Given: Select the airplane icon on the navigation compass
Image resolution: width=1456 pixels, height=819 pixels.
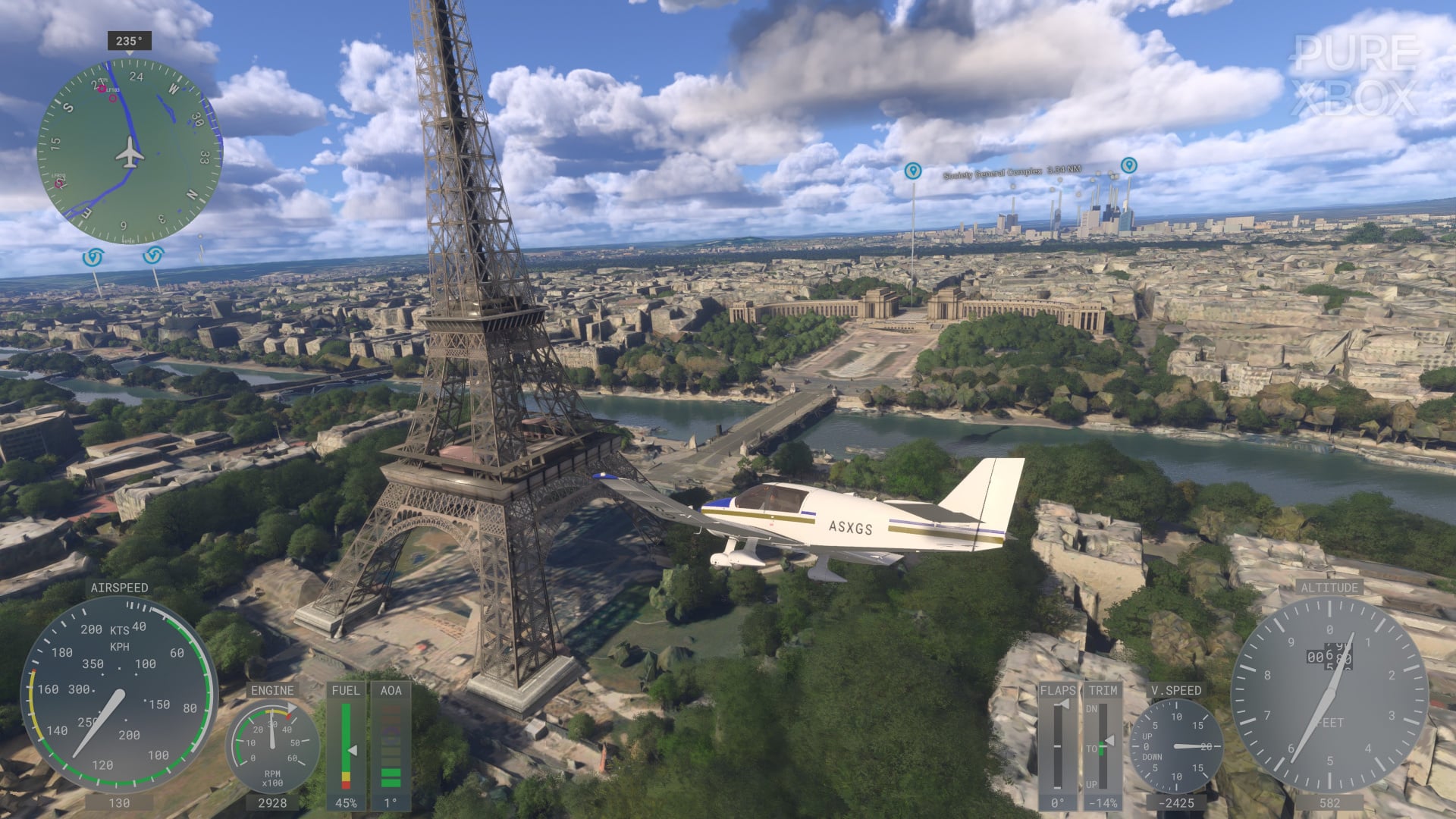Looking at the screenshot, I should pos(129,152).
